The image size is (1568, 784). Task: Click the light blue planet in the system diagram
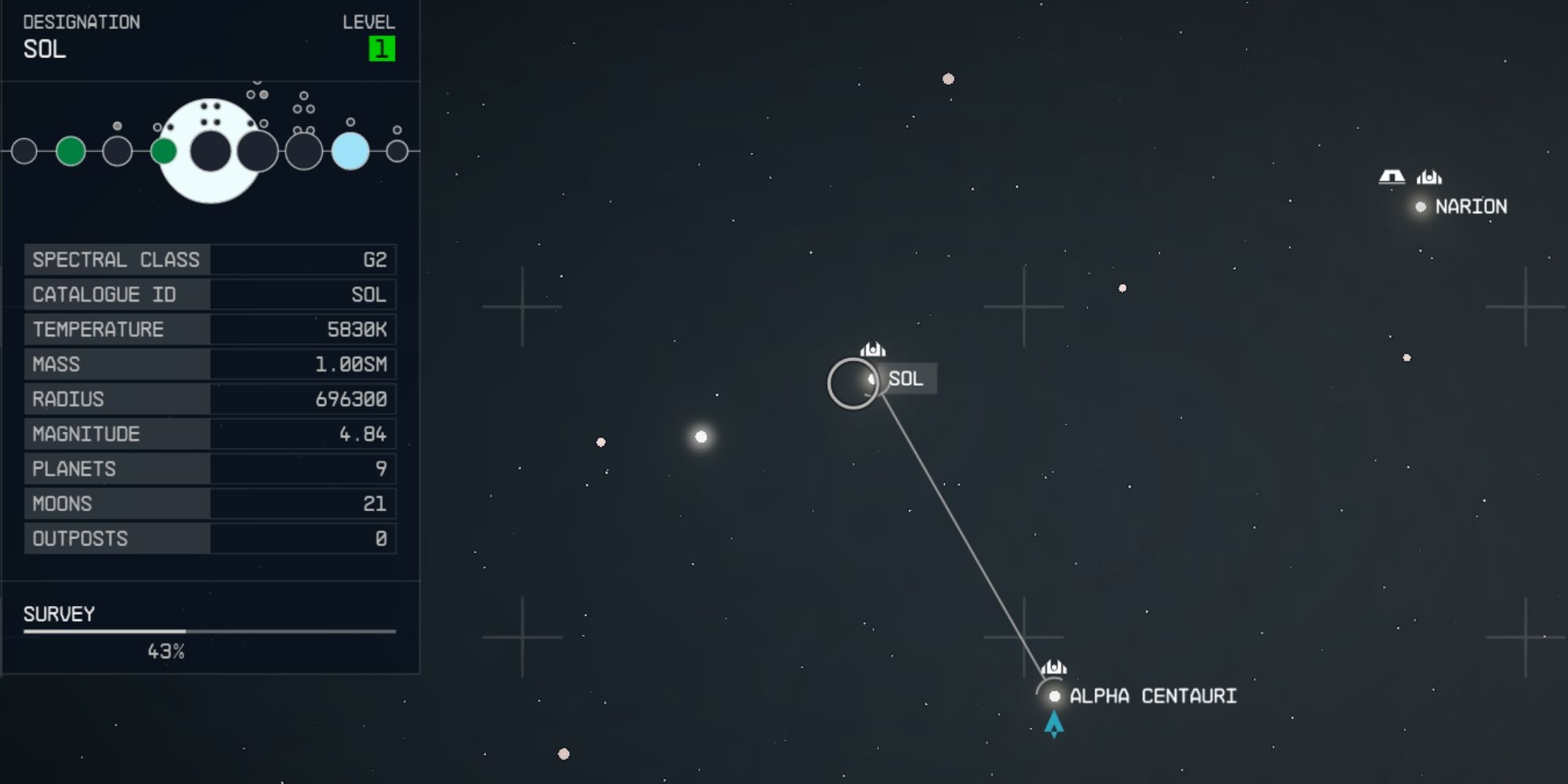351,151
